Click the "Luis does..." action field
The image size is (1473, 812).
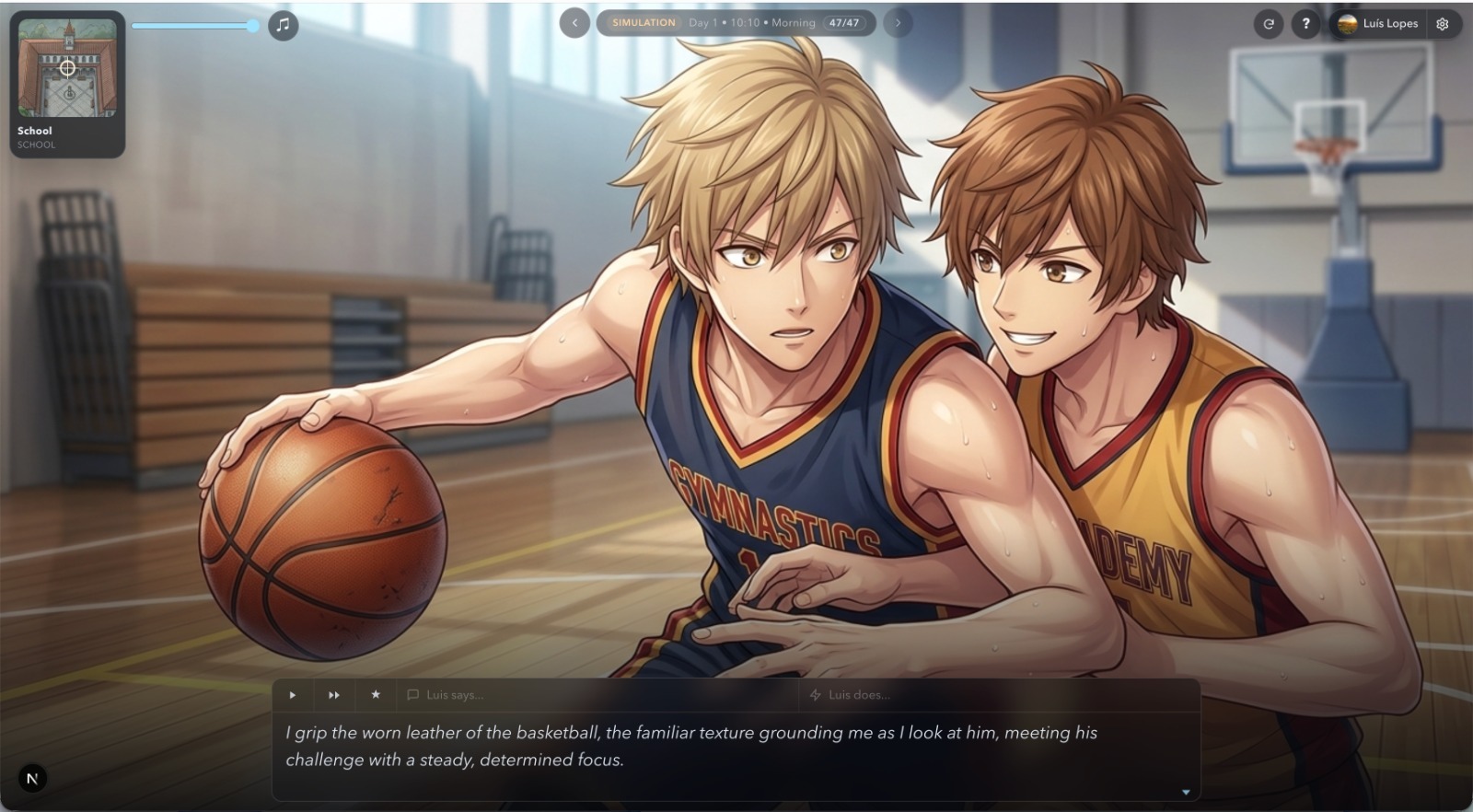(999, 695)
